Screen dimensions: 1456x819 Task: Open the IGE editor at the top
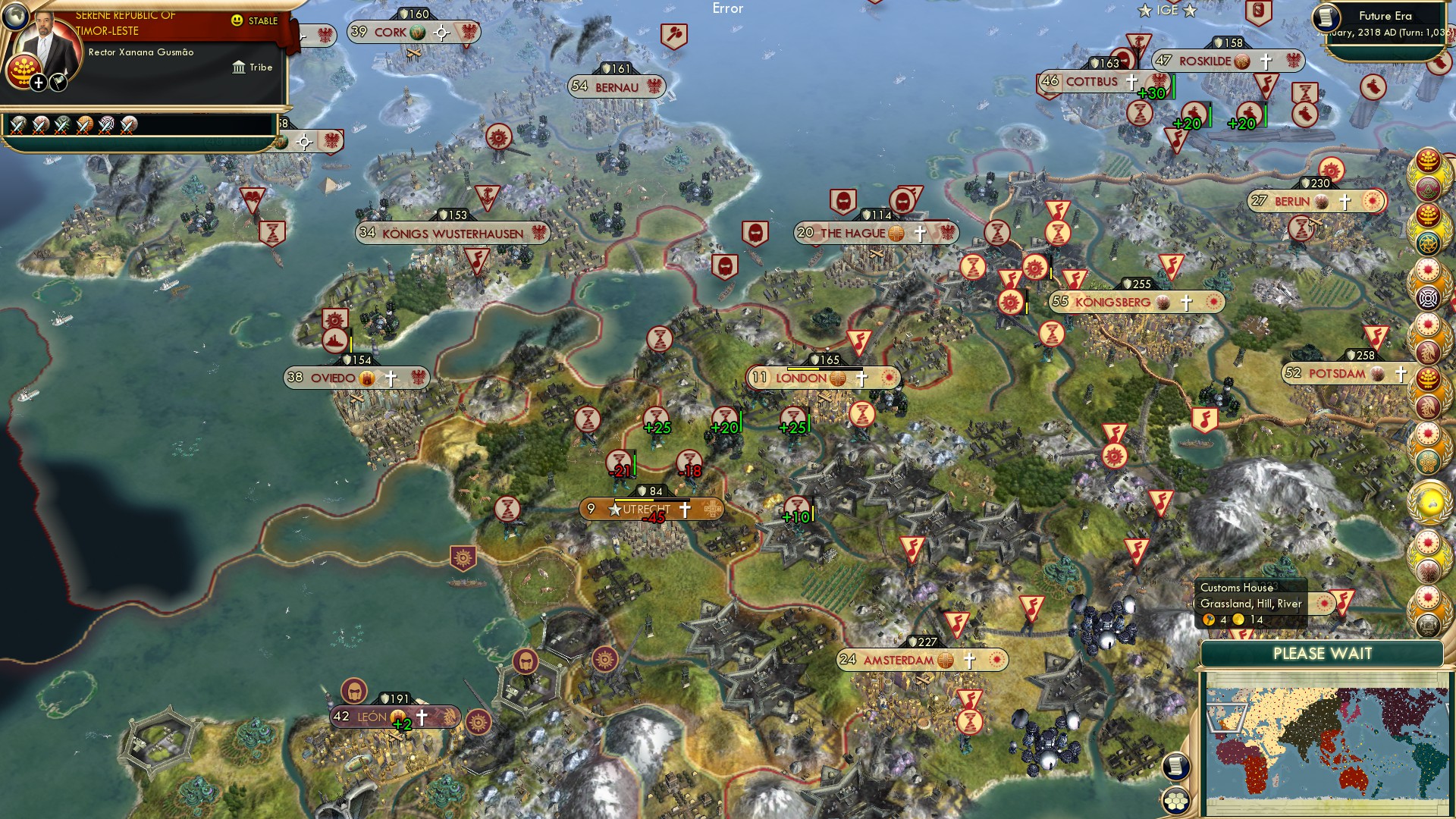(1167, 11)
